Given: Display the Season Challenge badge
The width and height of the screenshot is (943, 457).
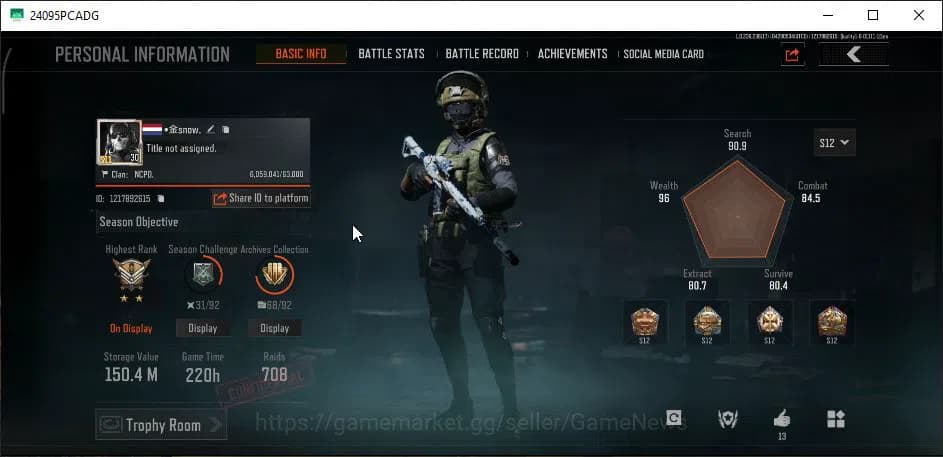Looking at the screenshot, I should pyautogui.click(x=203, y=328).
